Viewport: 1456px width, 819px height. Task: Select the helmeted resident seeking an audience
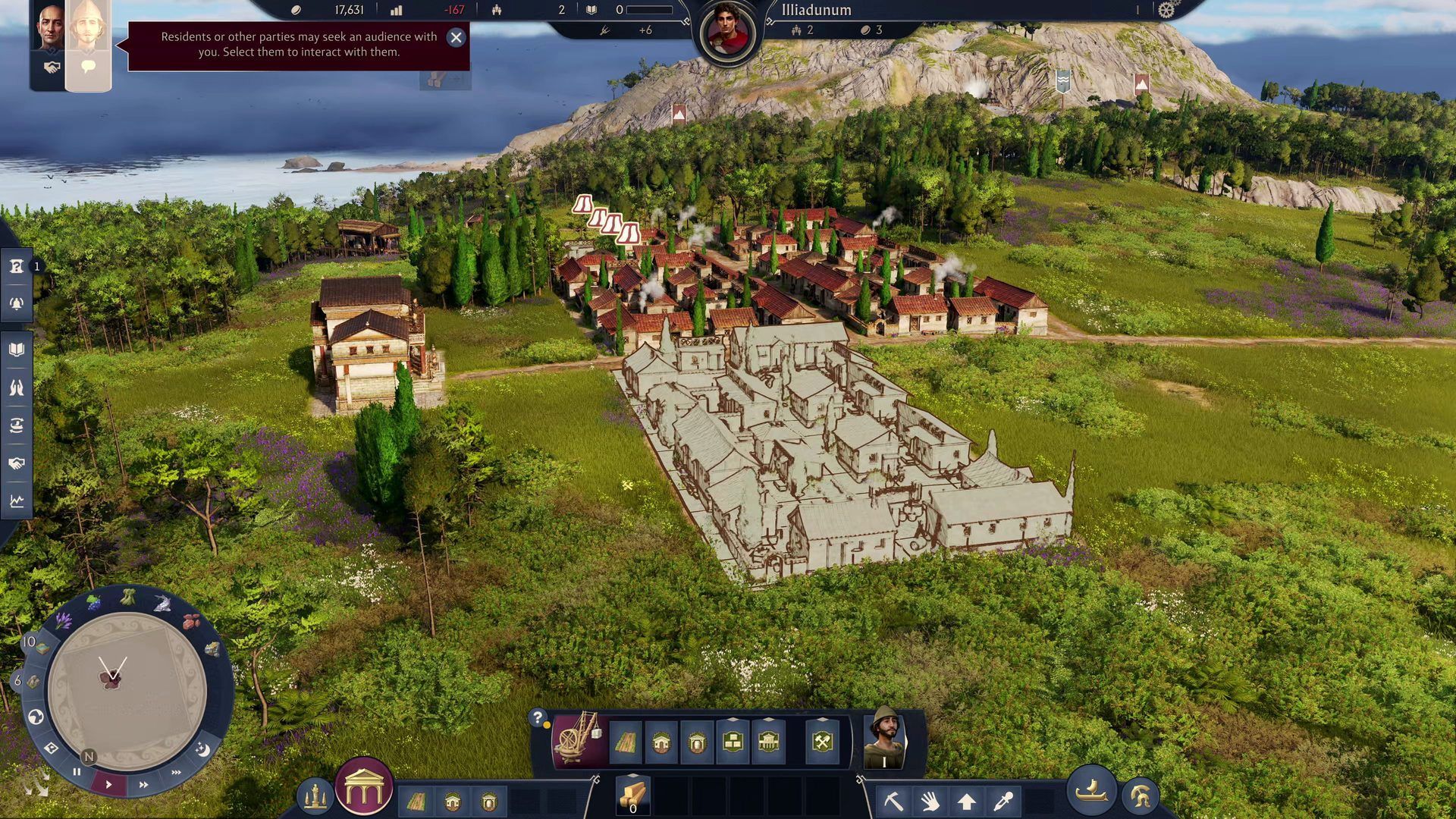[x=88, y=45]
